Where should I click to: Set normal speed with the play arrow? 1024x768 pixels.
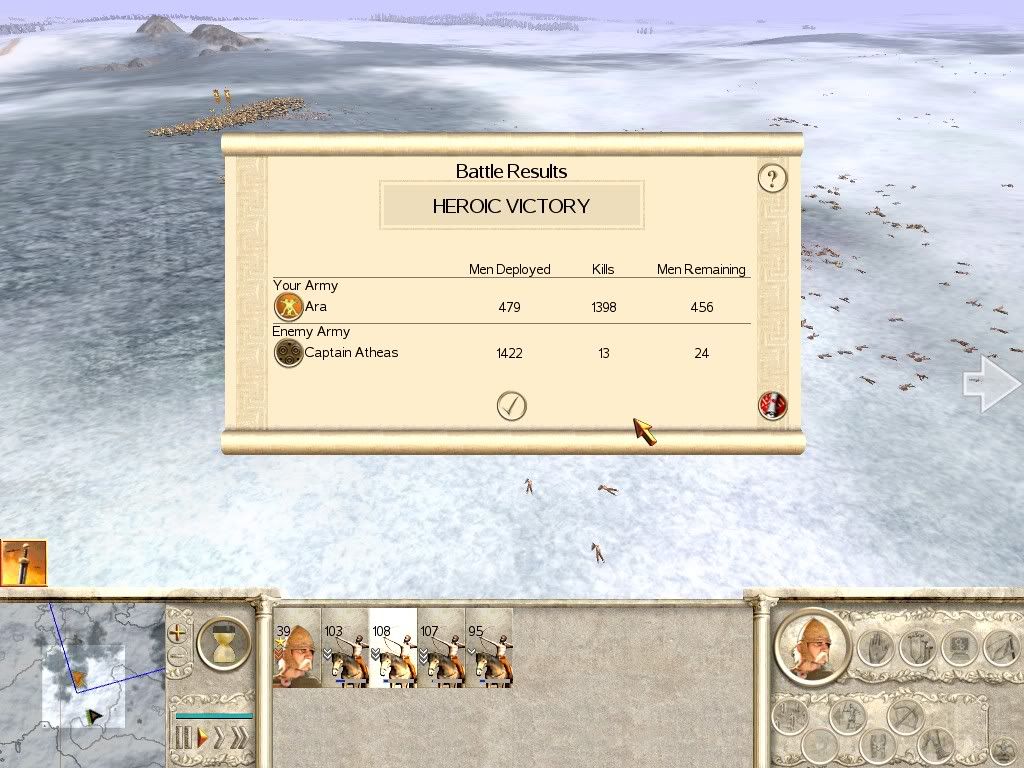201,739
